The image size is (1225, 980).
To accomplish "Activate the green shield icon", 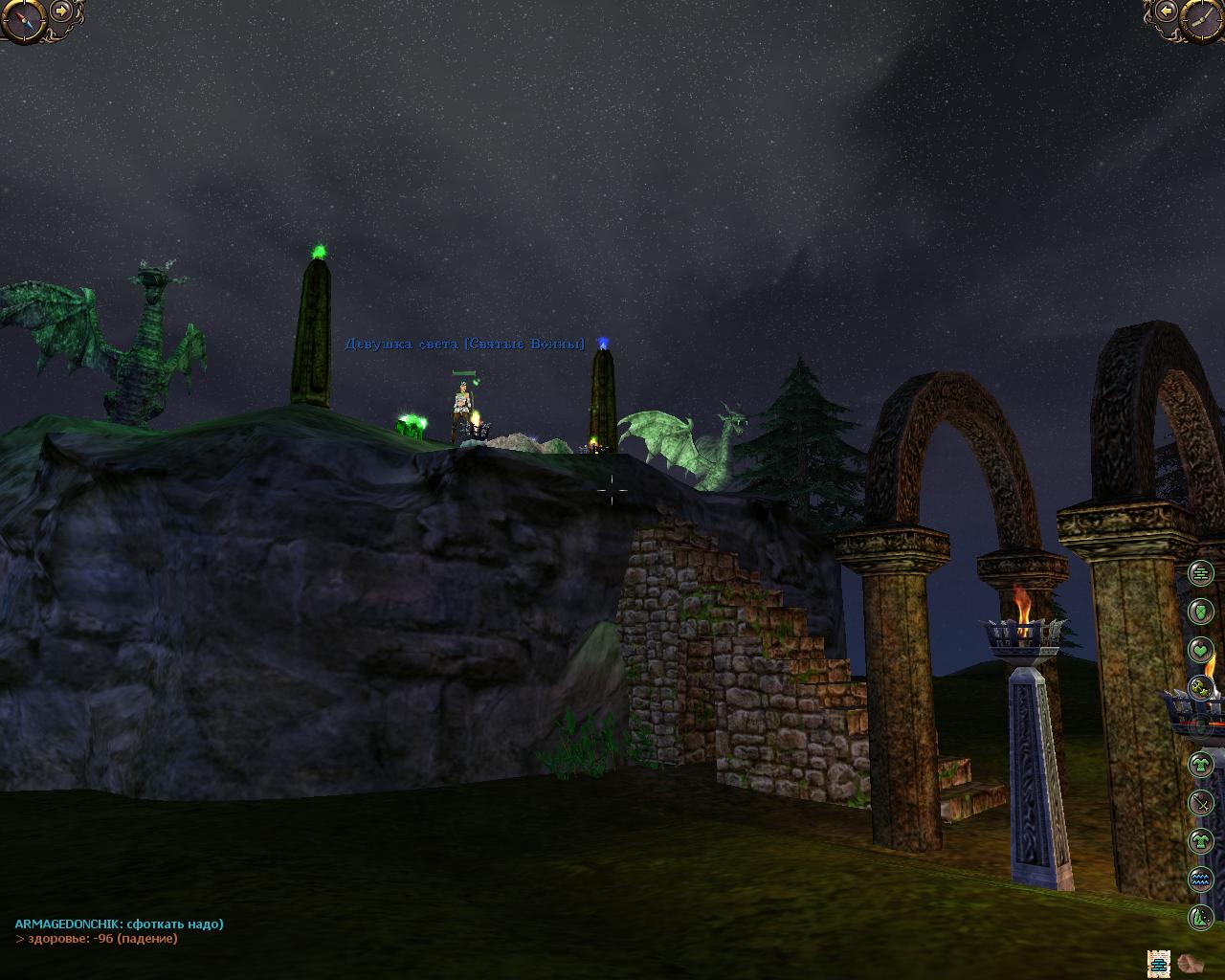I will [1200, 612].
